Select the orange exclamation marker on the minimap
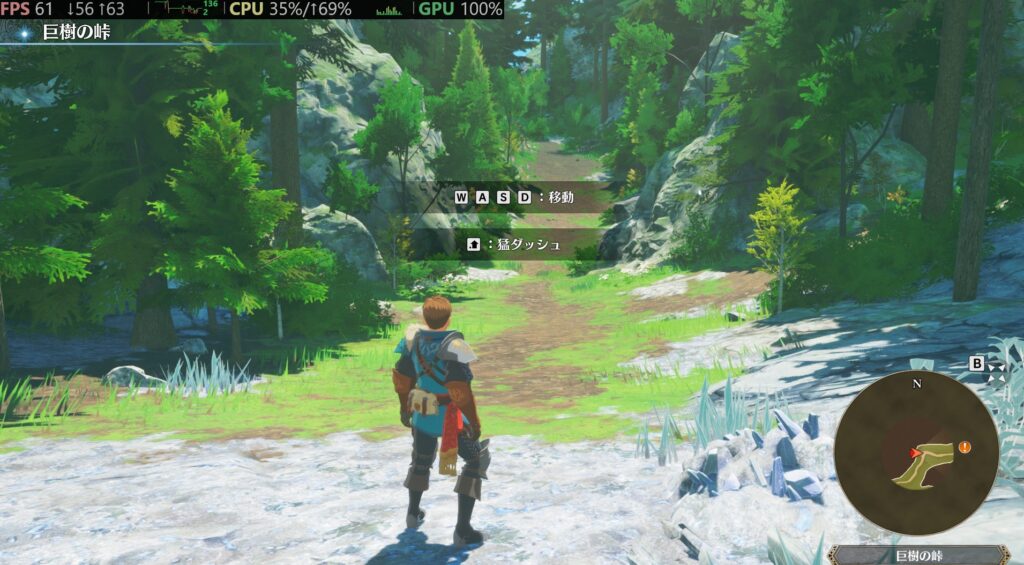The height and width of the screenshot is (565, 1024). coord(964,447)
